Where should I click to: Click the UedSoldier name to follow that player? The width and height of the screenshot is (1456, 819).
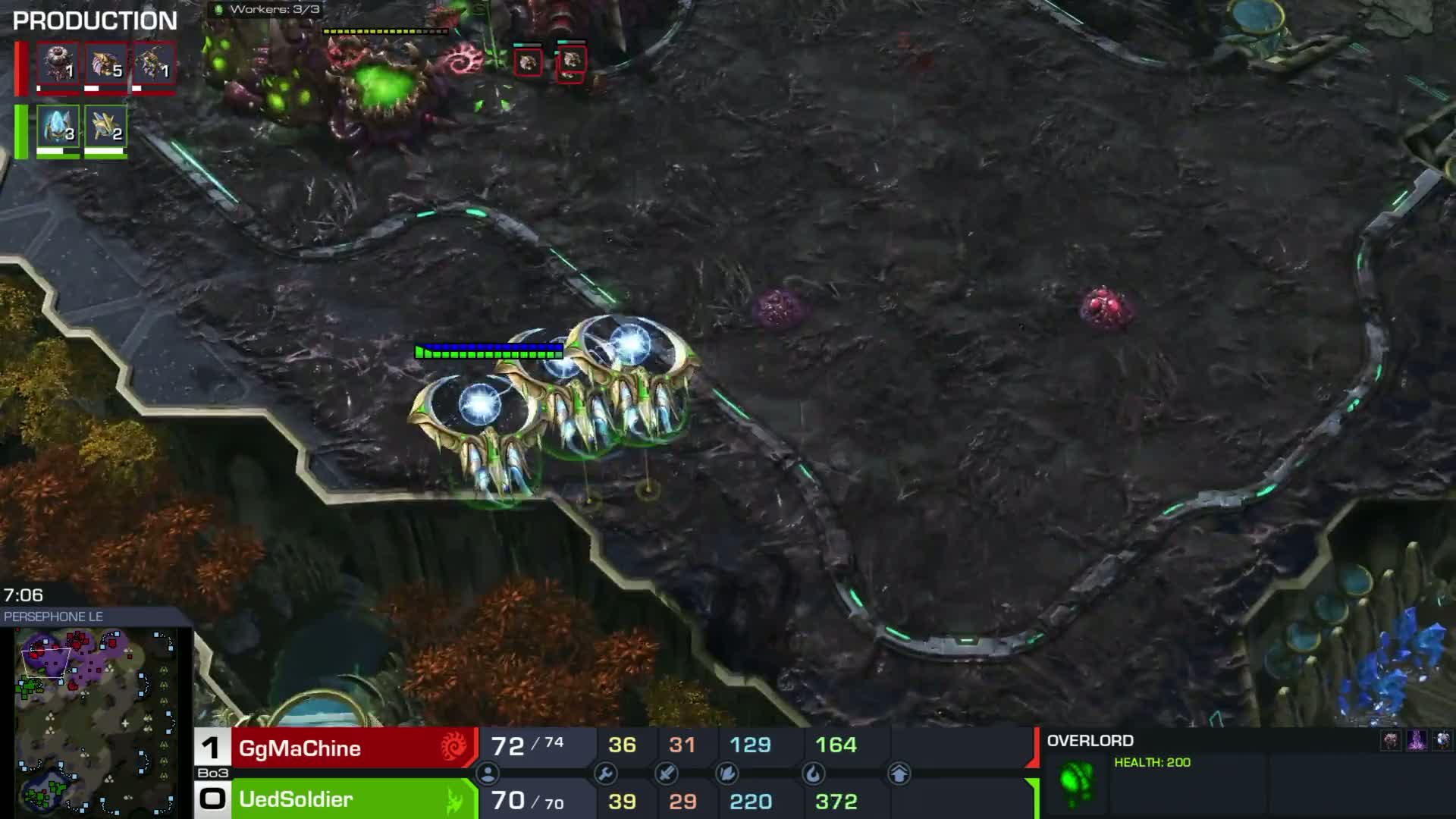[296, 799]
